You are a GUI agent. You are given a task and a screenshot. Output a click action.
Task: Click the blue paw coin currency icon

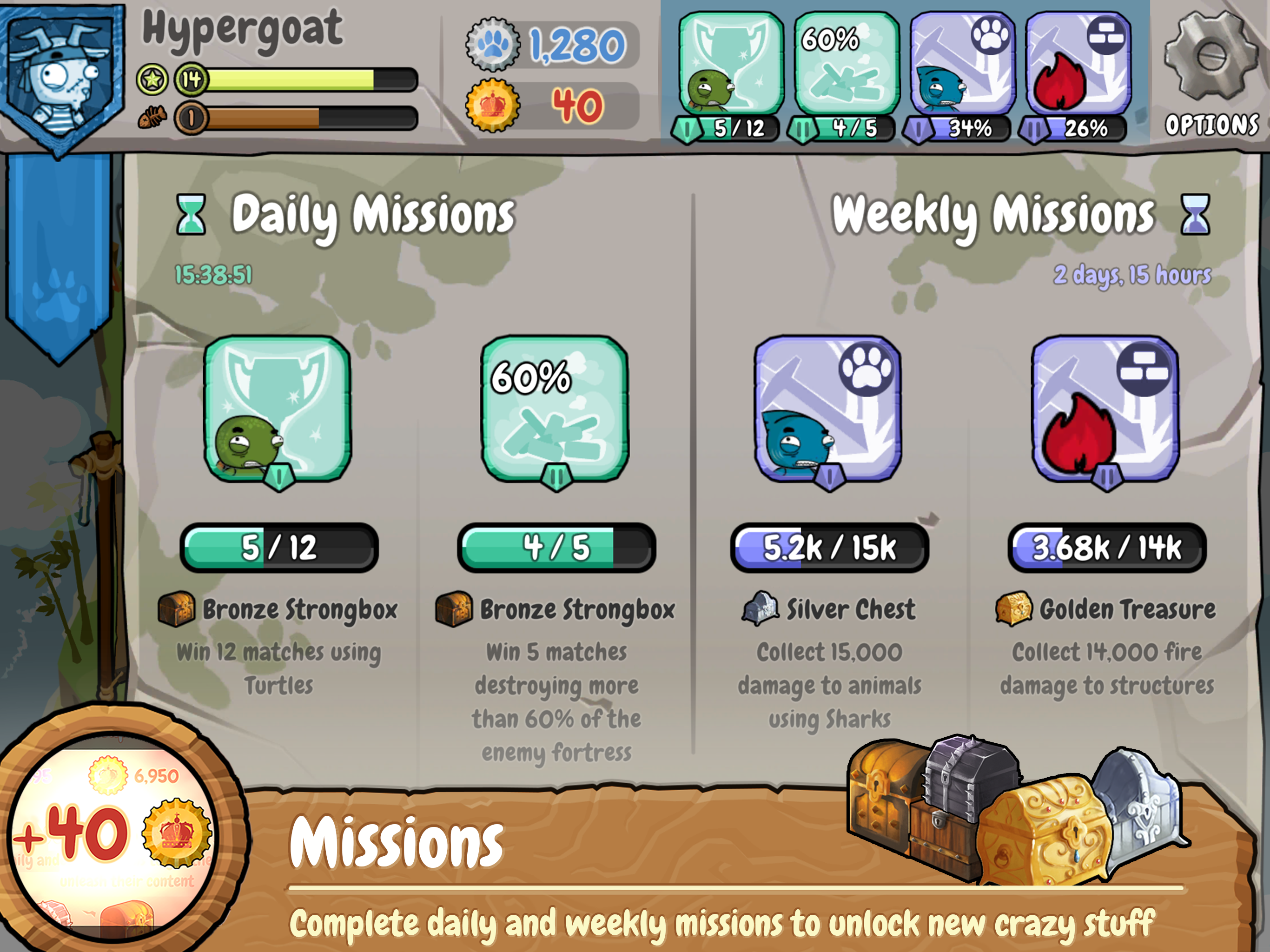(493, 44)
